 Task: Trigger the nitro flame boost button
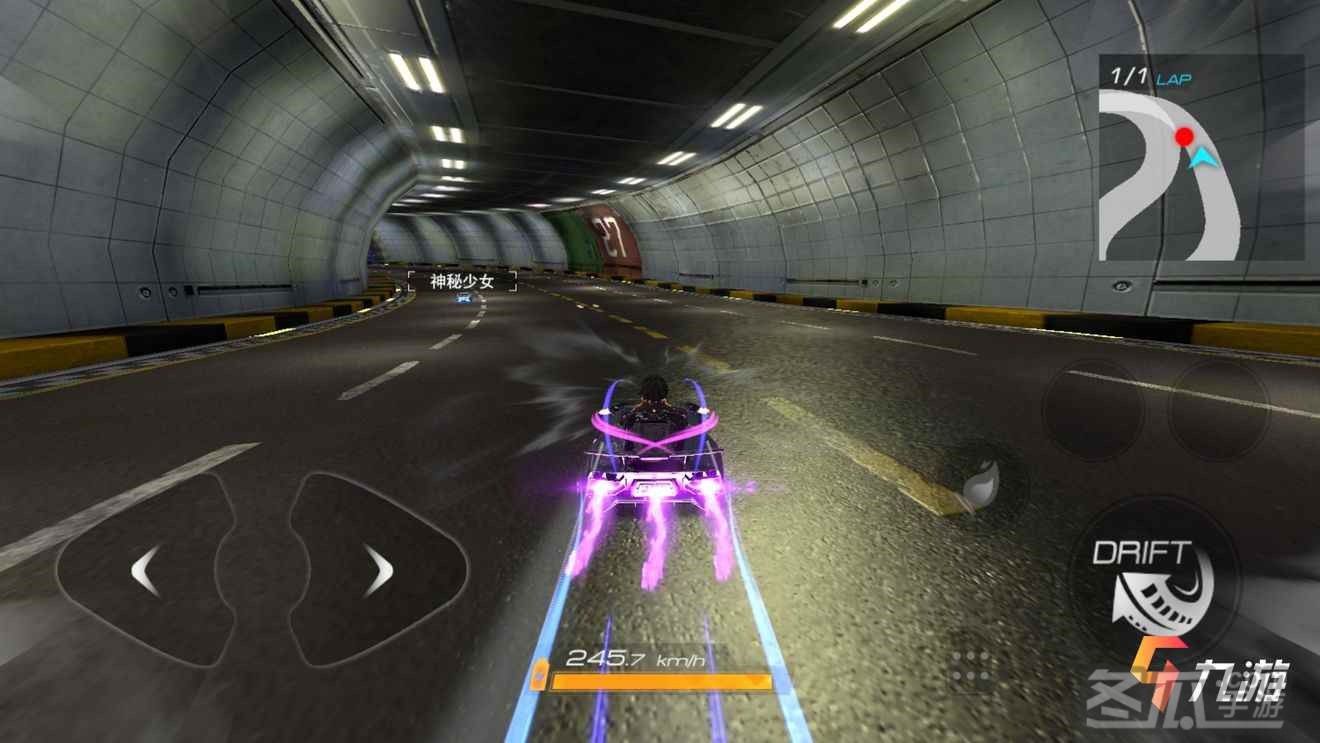point(981,487)
